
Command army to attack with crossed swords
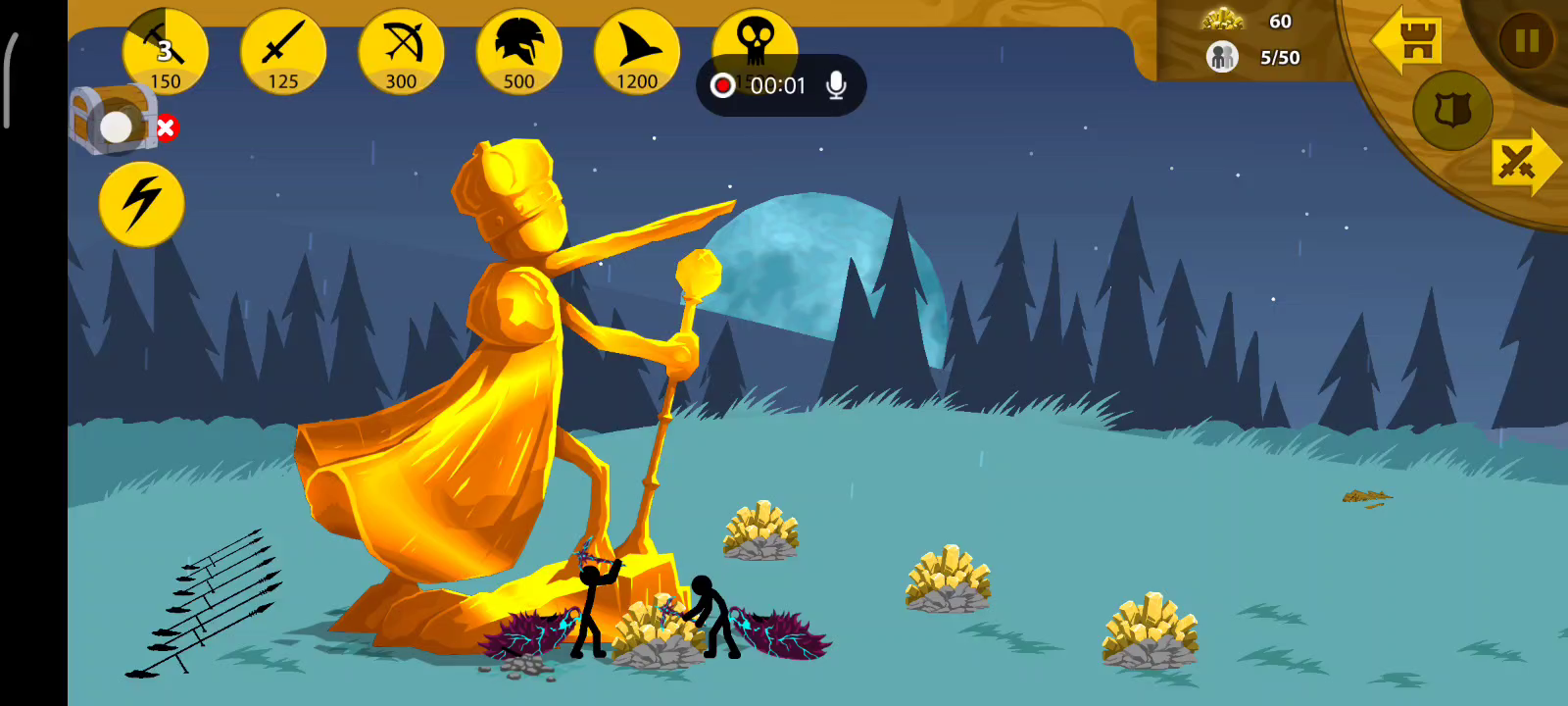point(1522,163)
